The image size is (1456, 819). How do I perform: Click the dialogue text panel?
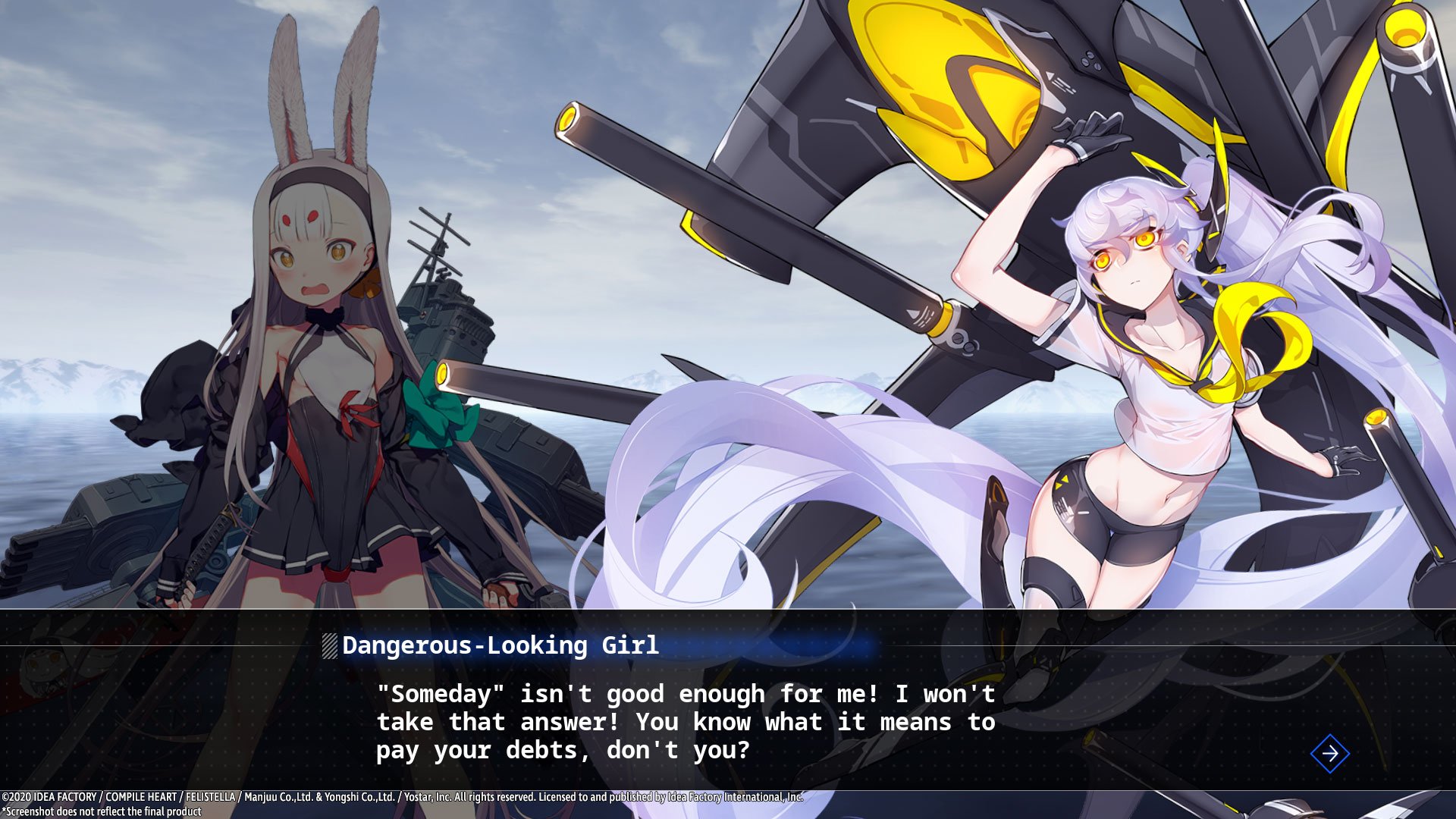[x=682, y=720]
